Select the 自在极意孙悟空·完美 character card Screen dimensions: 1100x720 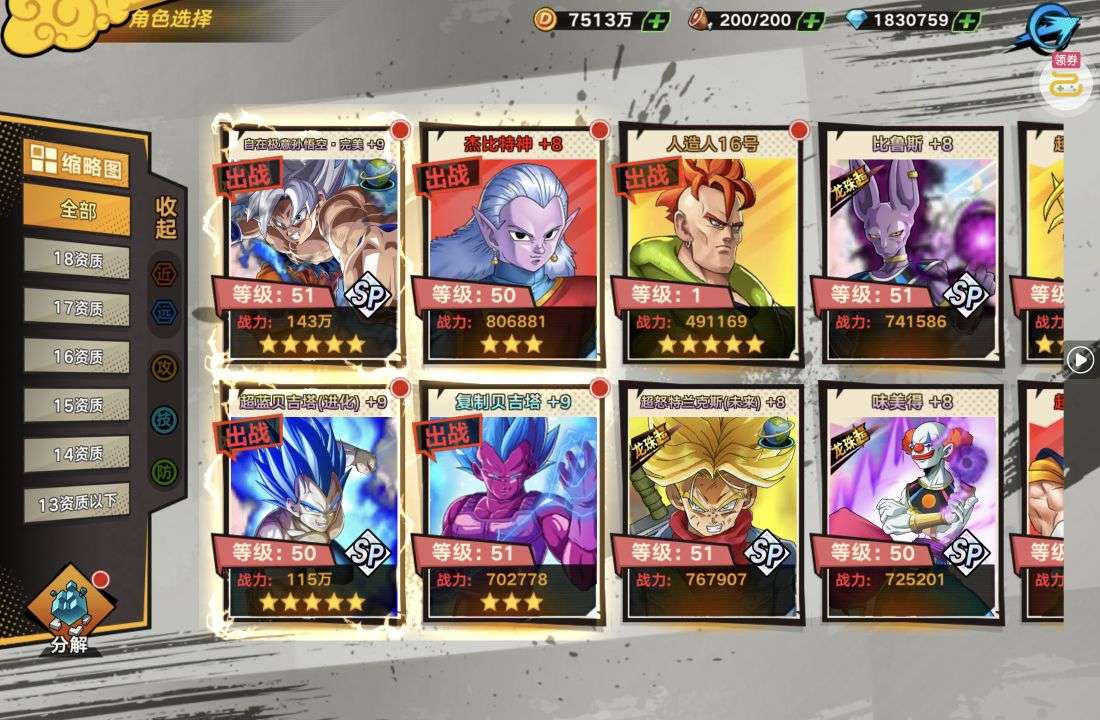311,240
